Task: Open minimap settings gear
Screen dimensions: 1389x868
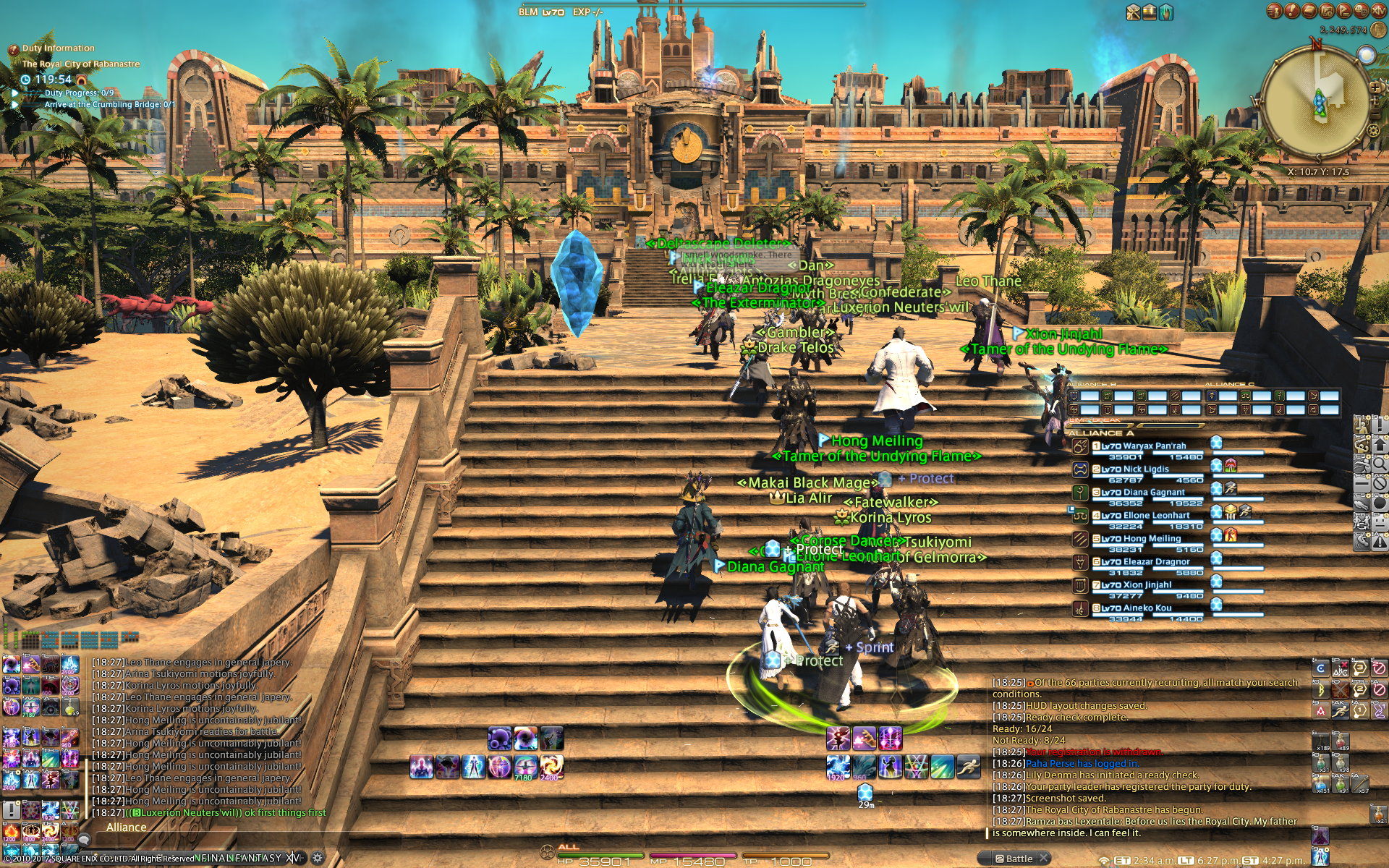Action: pos(1373,131)
